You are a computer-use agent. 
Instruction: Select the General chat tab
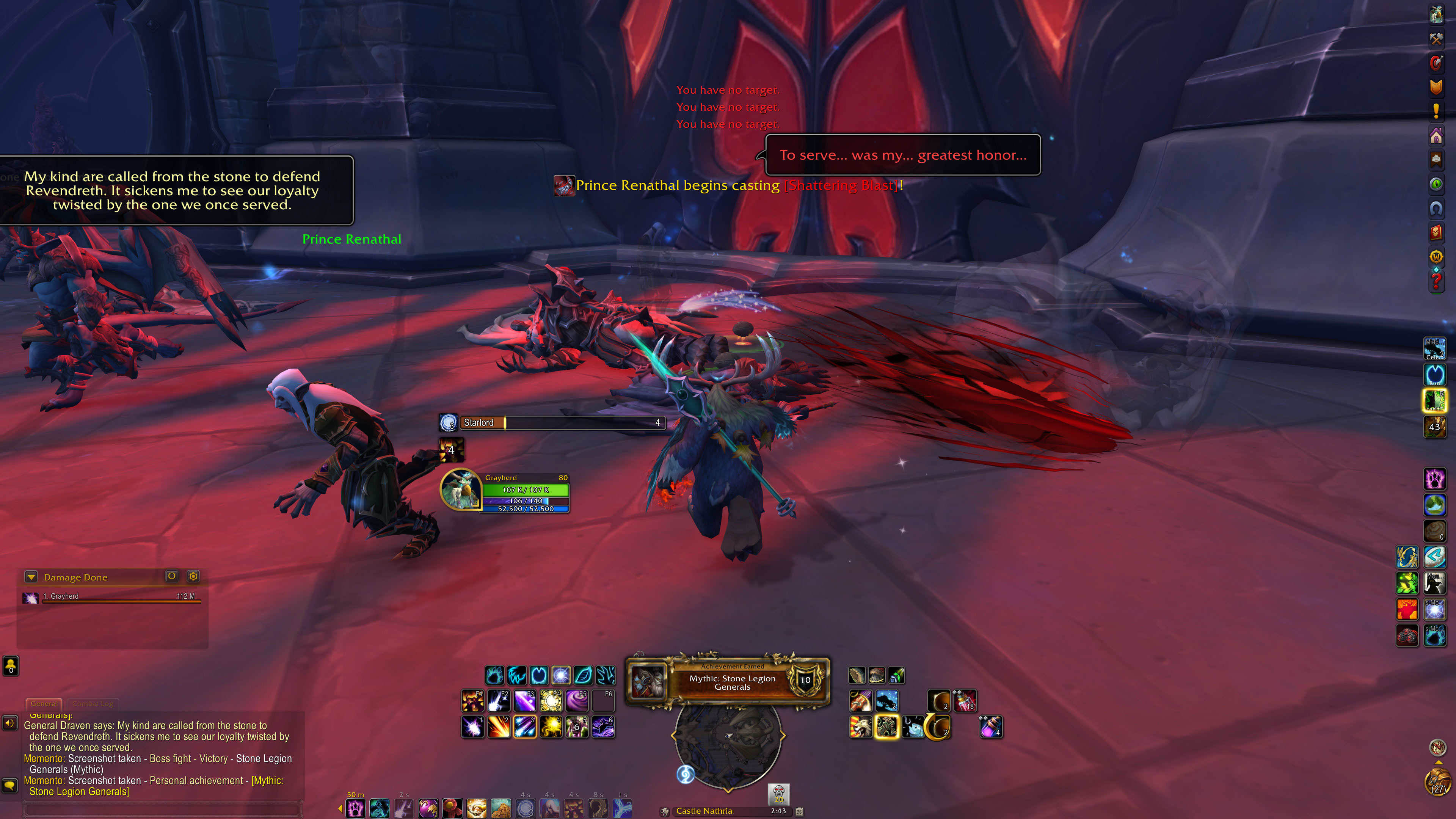tap(44, 704)
